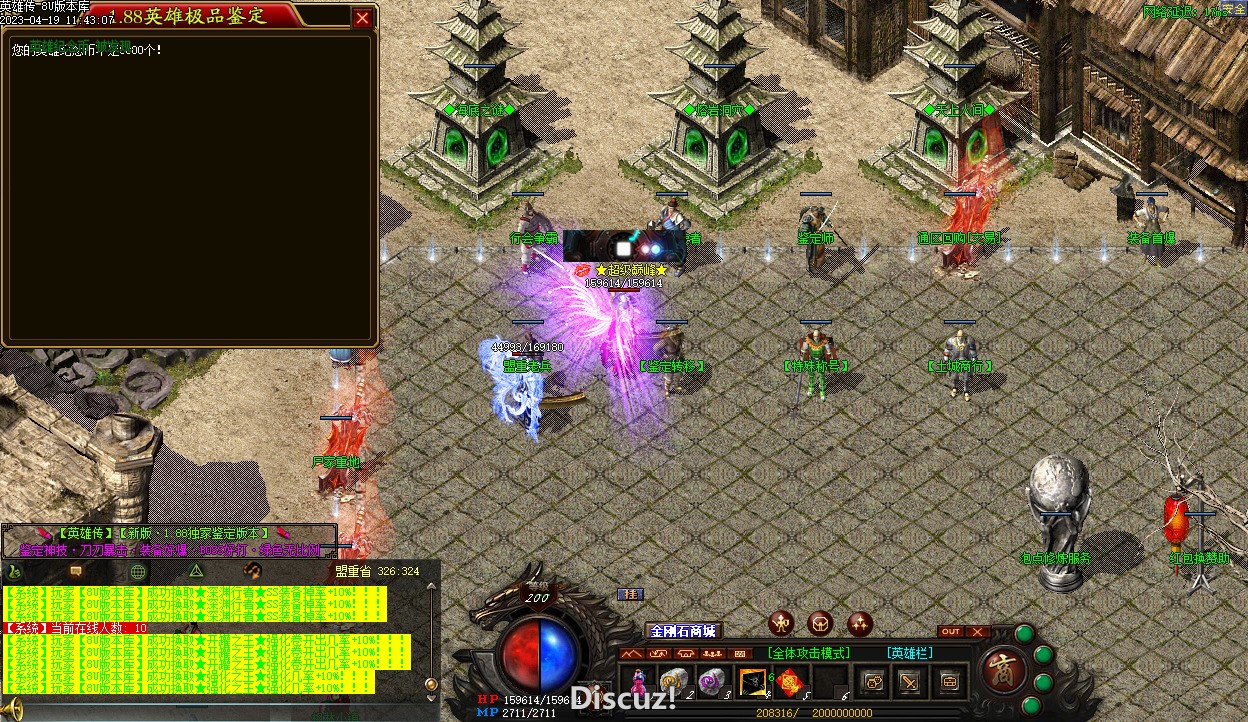Select the globe chat channel icon
The height and width of the screenshot is (722, 1248).
138,571
